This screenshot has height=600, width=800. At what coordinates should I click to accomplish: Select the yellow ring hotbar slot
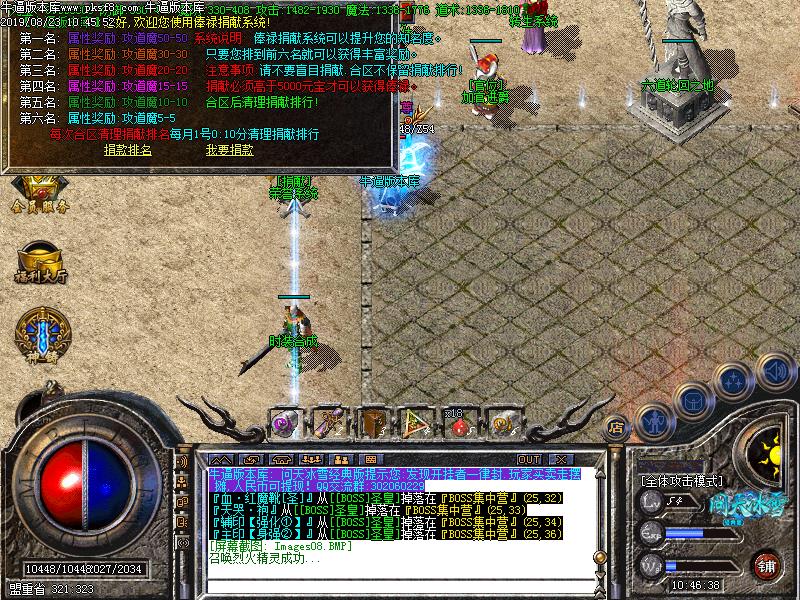[x=503, y=423]
